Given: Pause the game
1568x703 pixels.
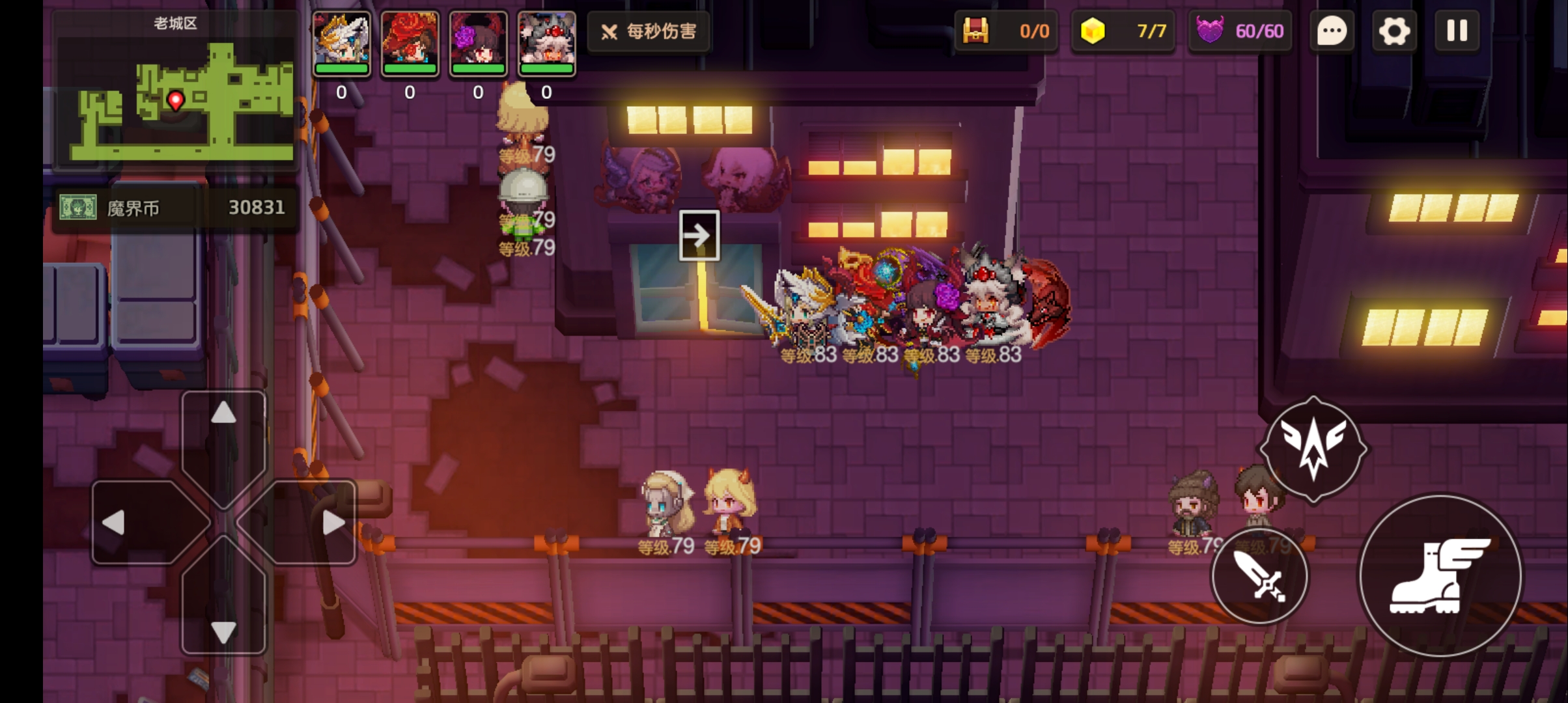Looking at the screenshot, I should [x=1457, y=31].
